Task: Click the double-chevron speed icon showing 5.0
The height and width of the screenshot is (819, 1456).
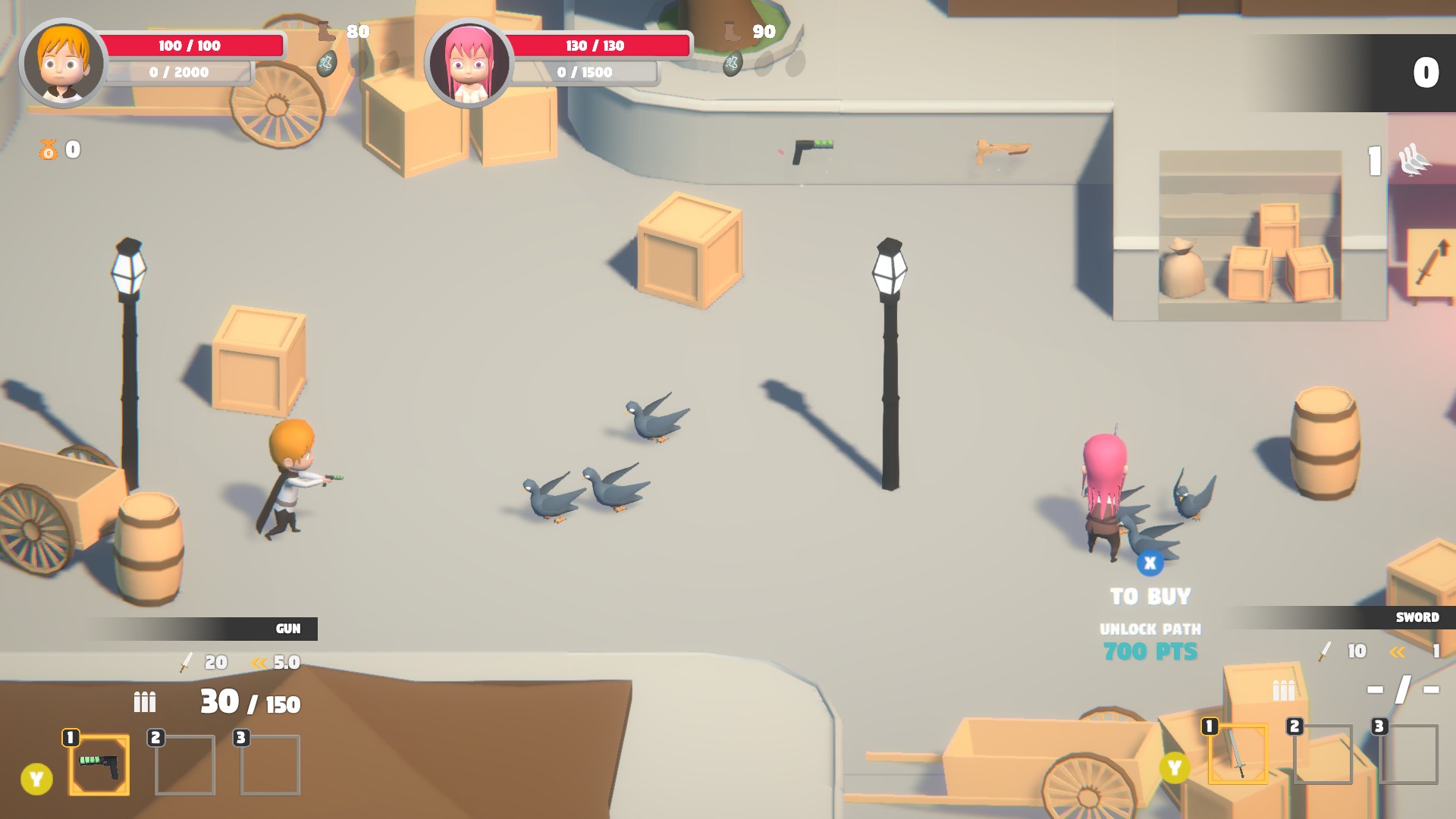Action: click(258, 661)
